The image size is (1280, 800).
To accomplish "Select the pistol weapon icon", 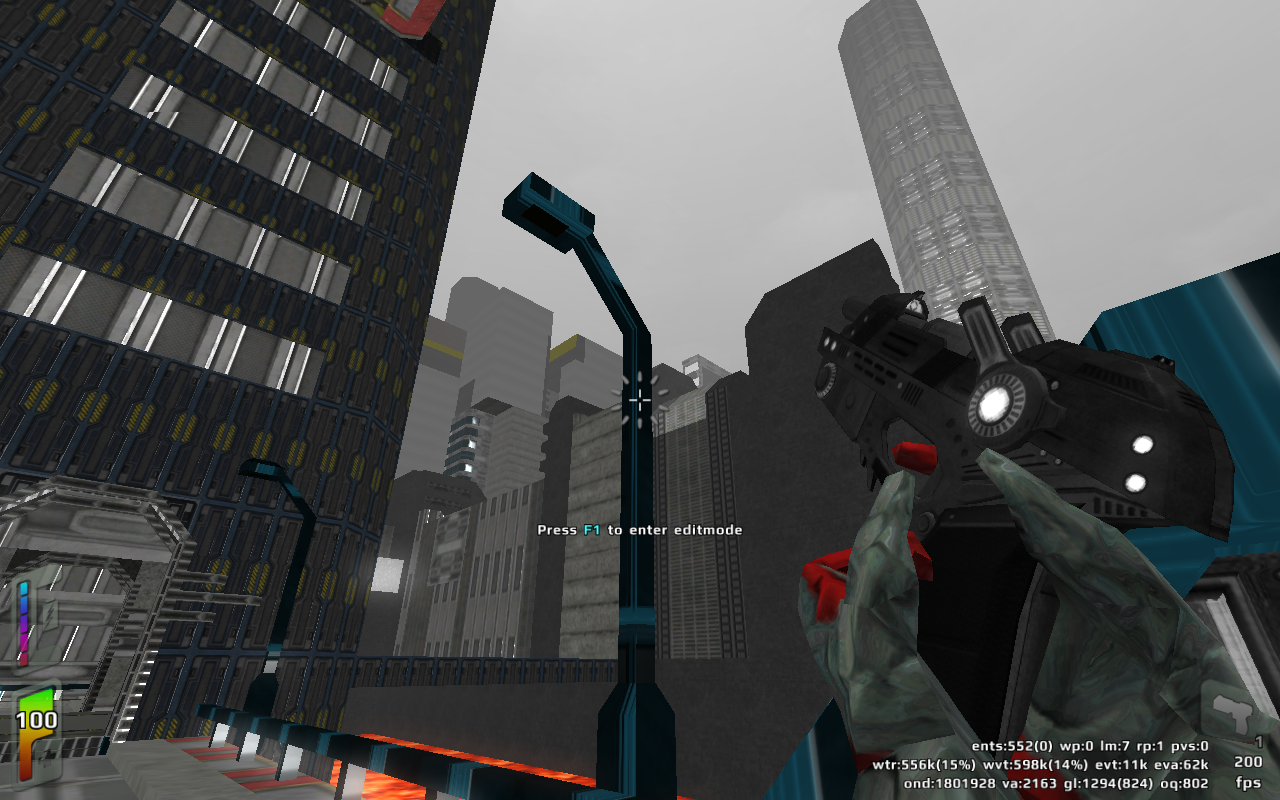I will pos(1232,712).
